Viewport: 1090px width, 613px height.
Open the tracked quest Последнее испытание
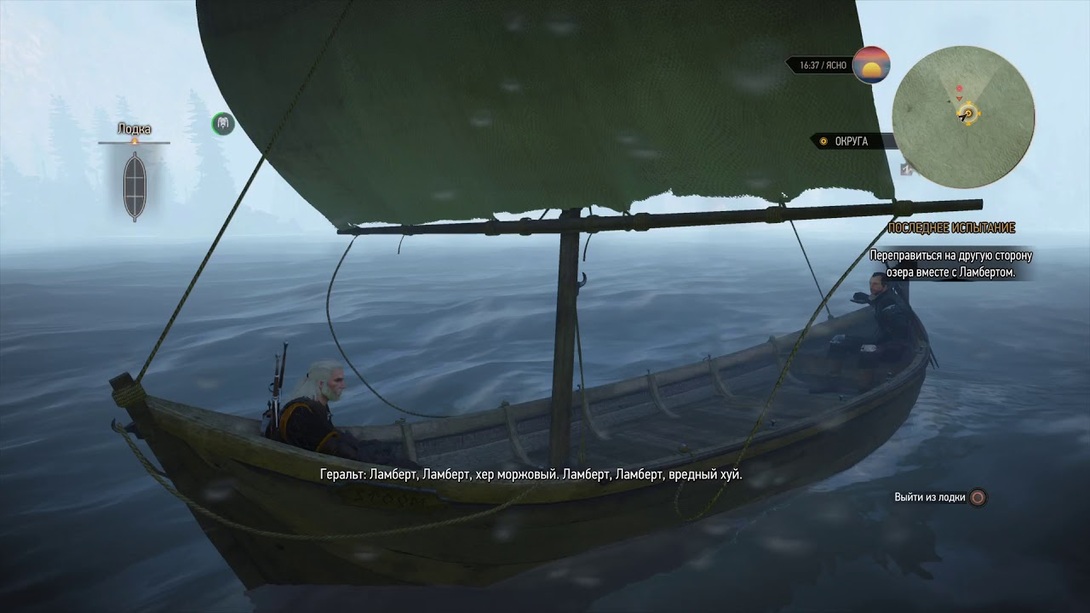point(950,228)
